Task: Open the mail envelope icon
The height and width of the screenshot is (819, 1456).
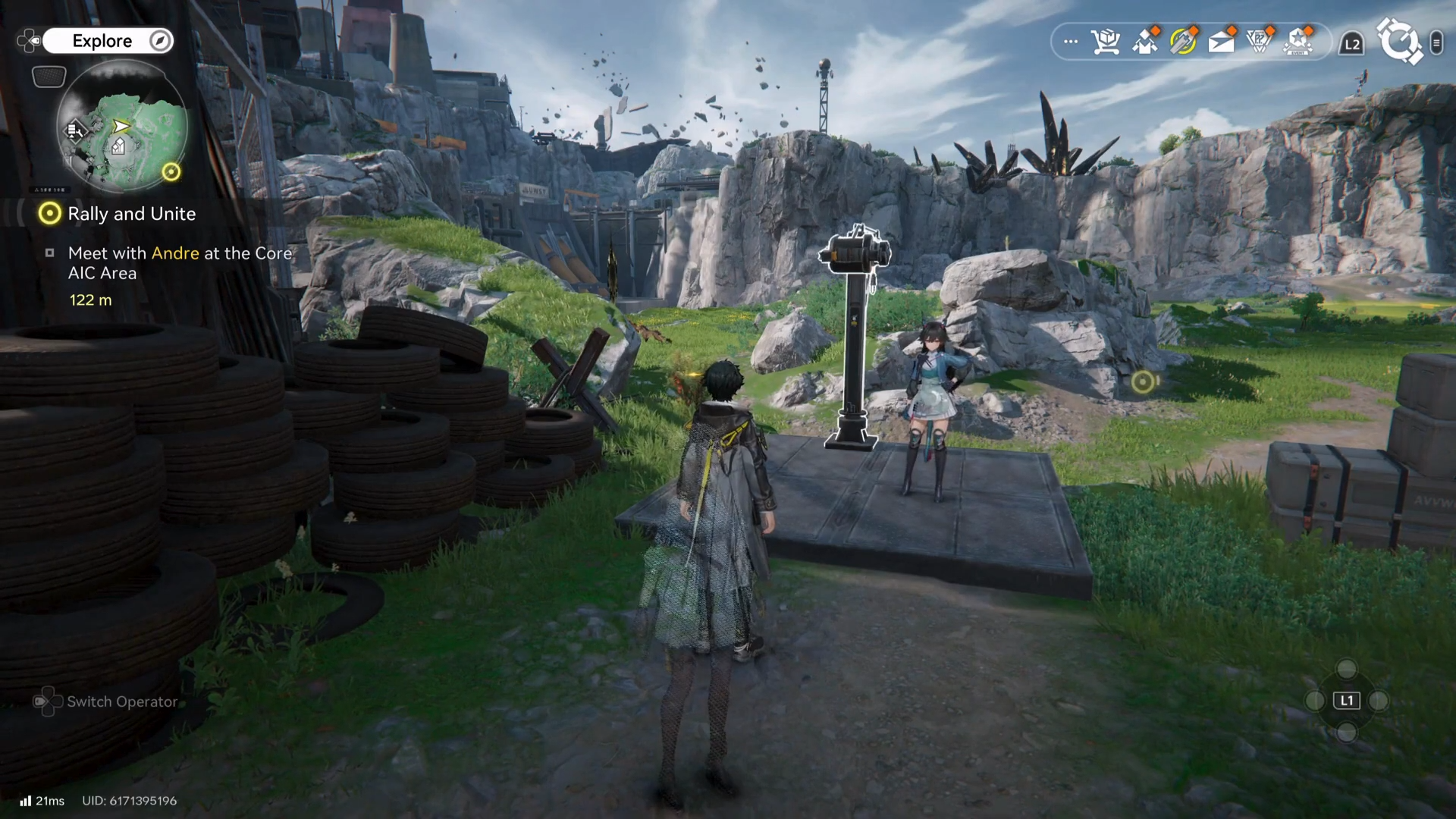Action: point(1220,42)
